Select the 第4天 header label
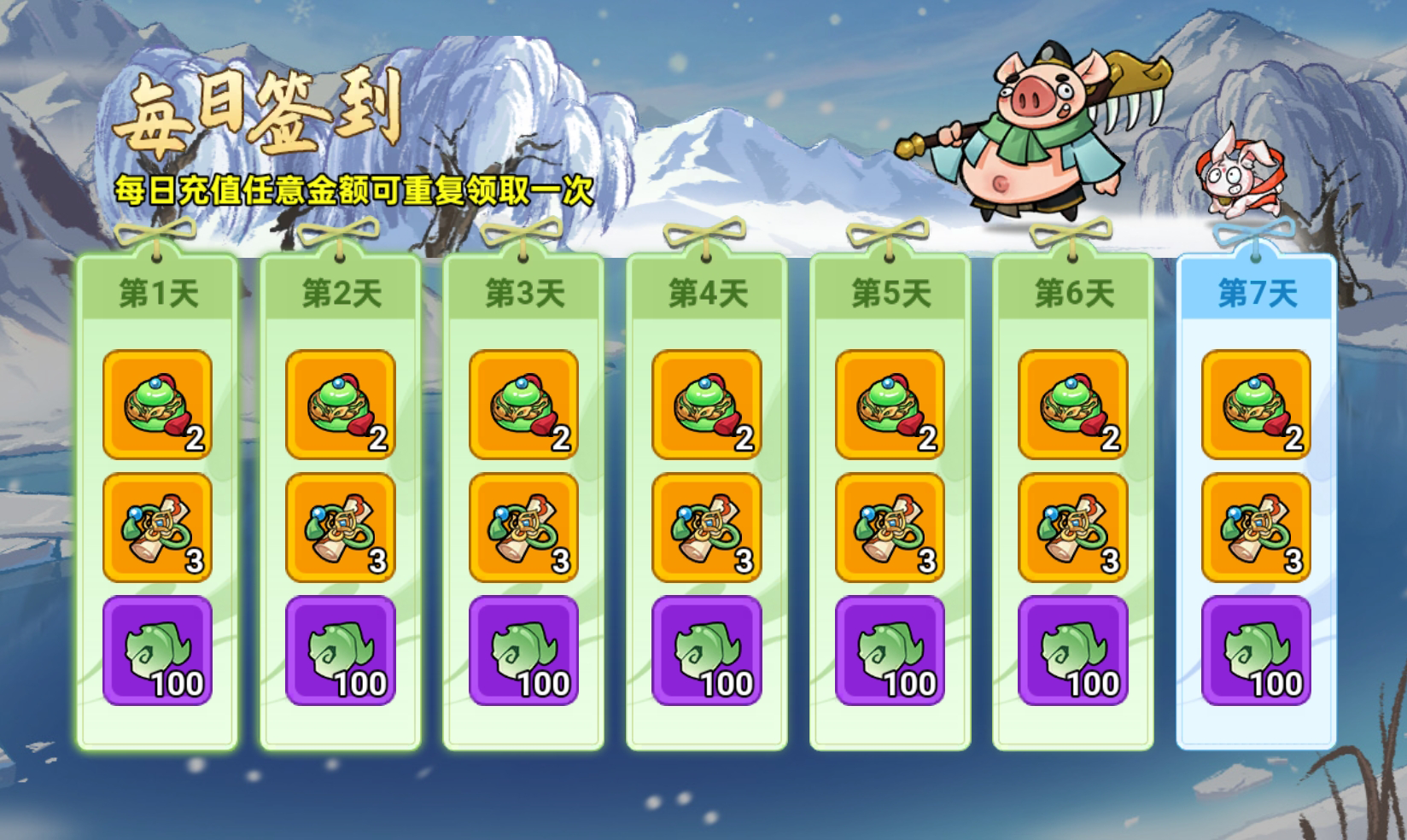1407x840 pixels. pyautogui.click(x=706, y=291)
